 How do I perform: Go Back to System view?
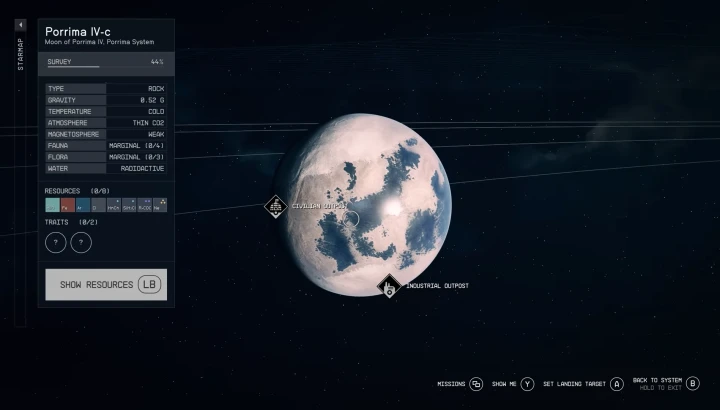[x=693, y=383]
